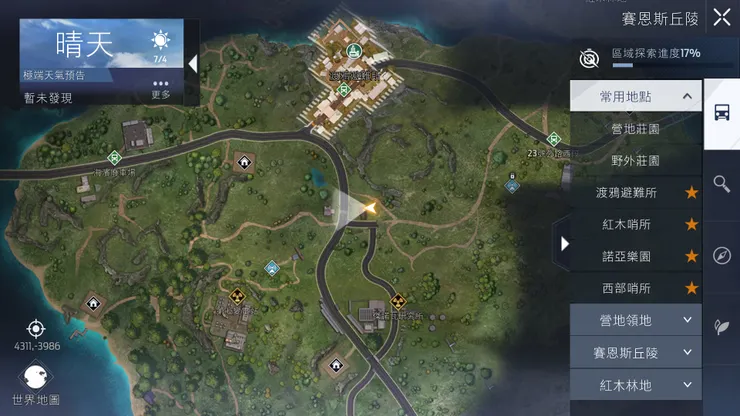Screen dimensions: 740x416
Task: Collapse the 常用地點 section header
Action: (635, 97)
